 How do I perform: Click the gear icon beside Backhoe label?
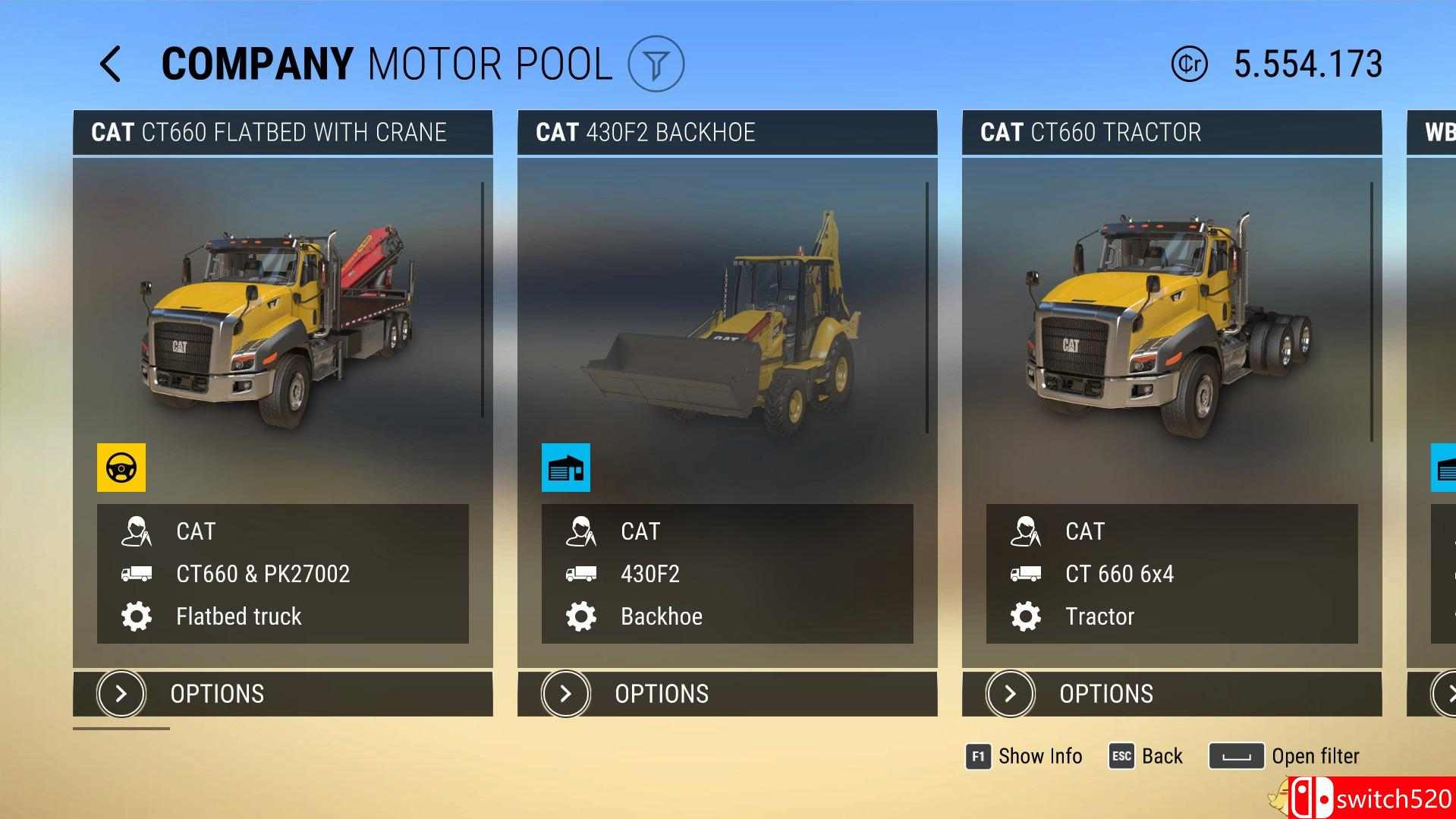(x=581, y=616)
